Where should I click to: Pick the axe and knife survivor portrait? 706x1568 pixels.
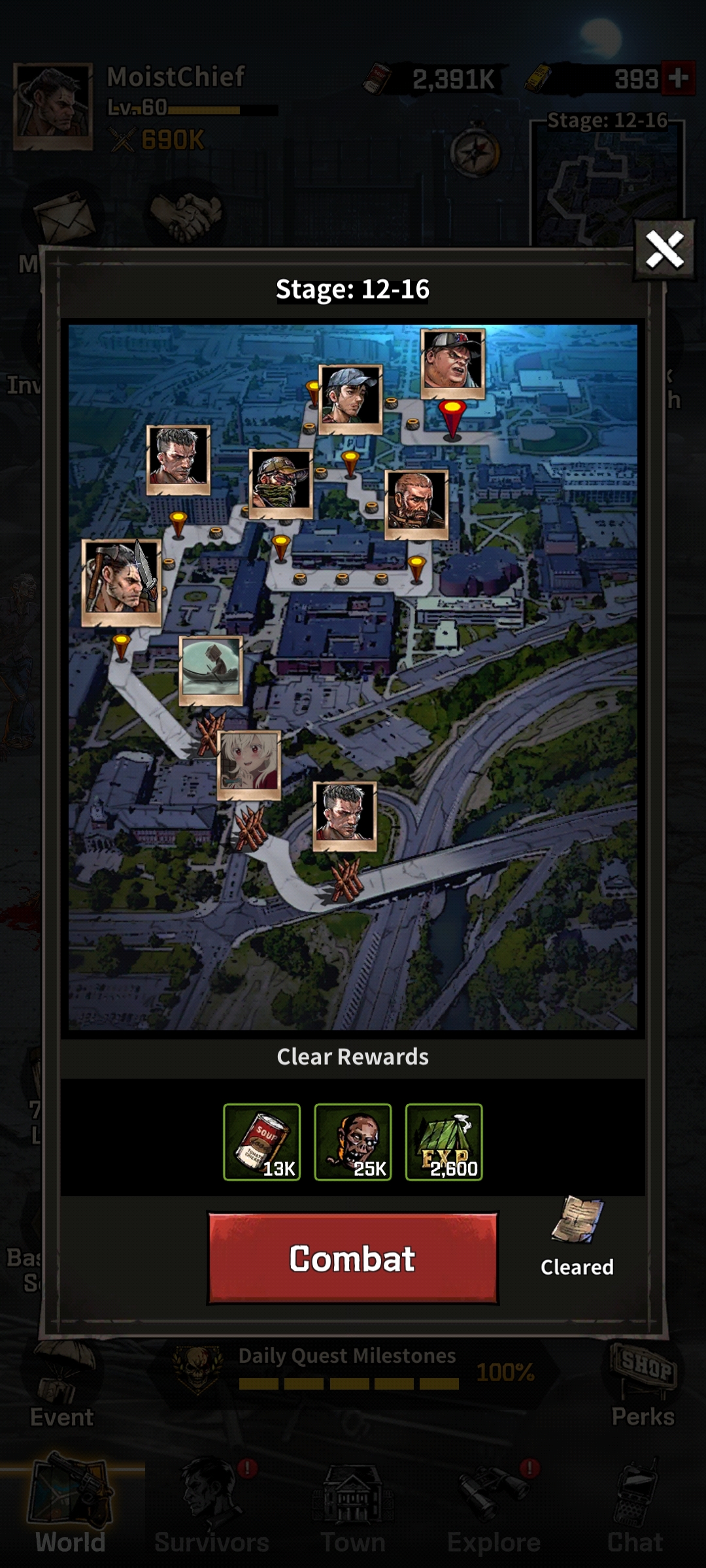(x=122, y=580)
